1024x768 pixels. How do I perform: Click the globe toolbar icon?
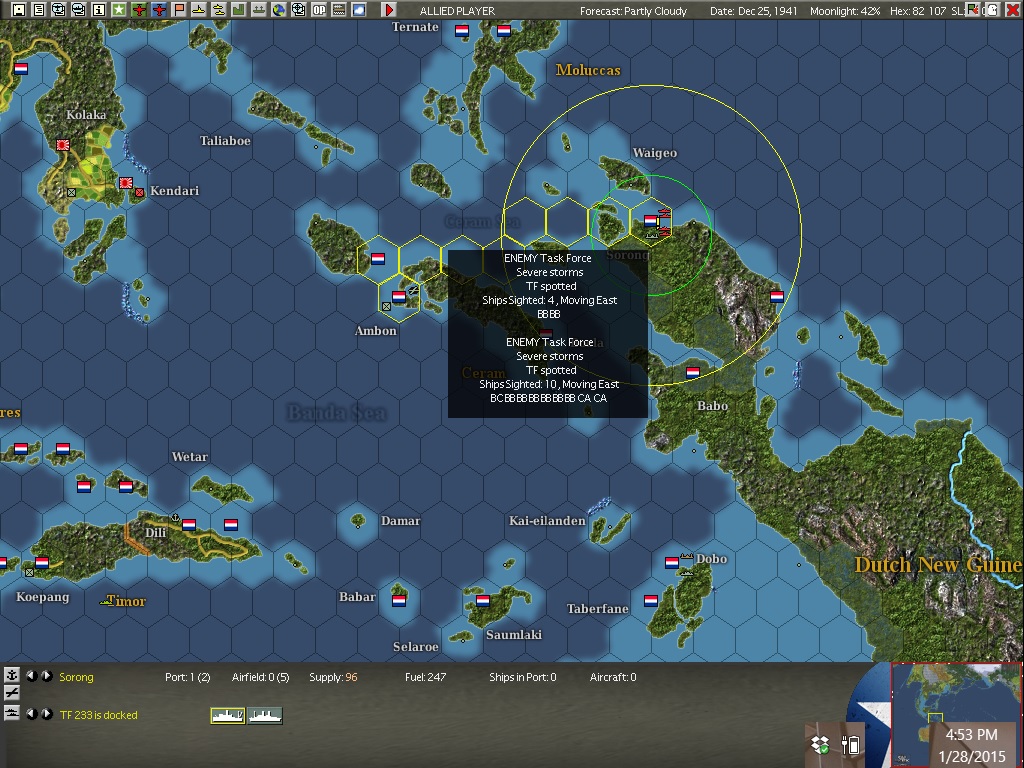(x=279, y=10)
